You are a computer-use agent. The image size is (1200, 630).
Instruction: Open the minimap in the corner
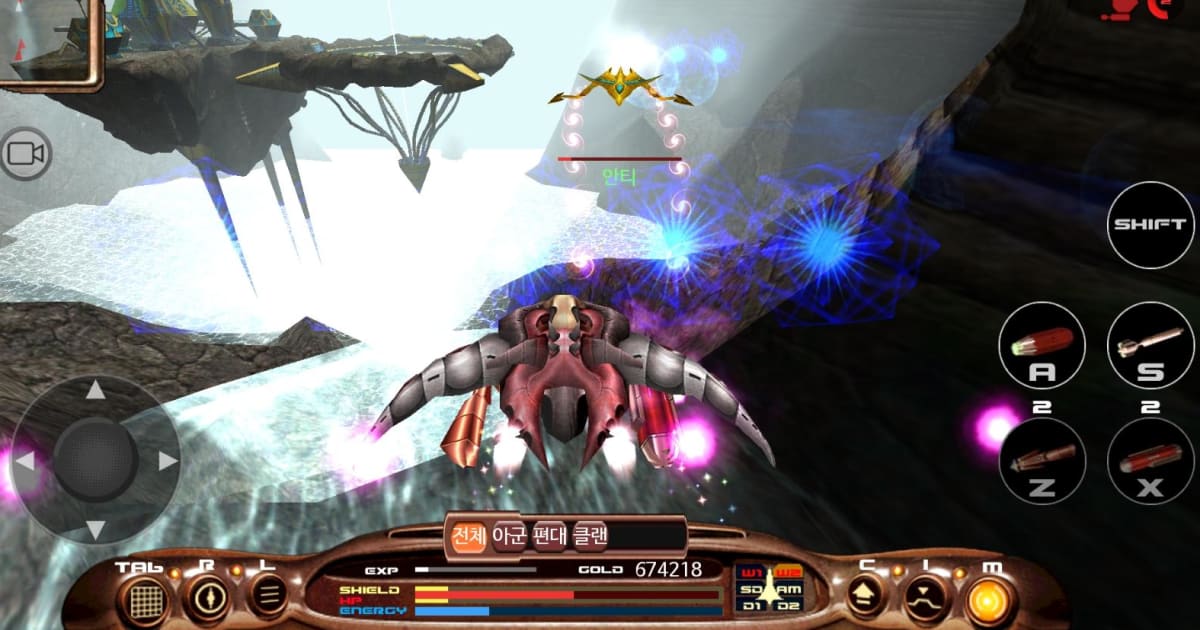50,42
